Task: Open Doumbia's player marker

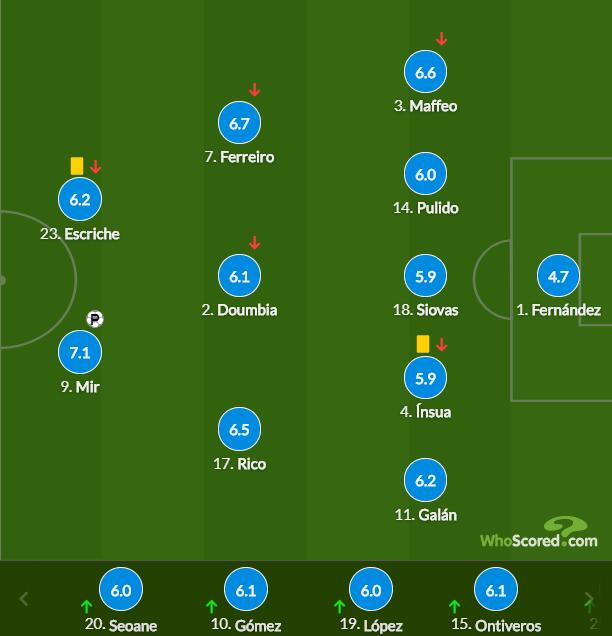Action: [239, 276]
